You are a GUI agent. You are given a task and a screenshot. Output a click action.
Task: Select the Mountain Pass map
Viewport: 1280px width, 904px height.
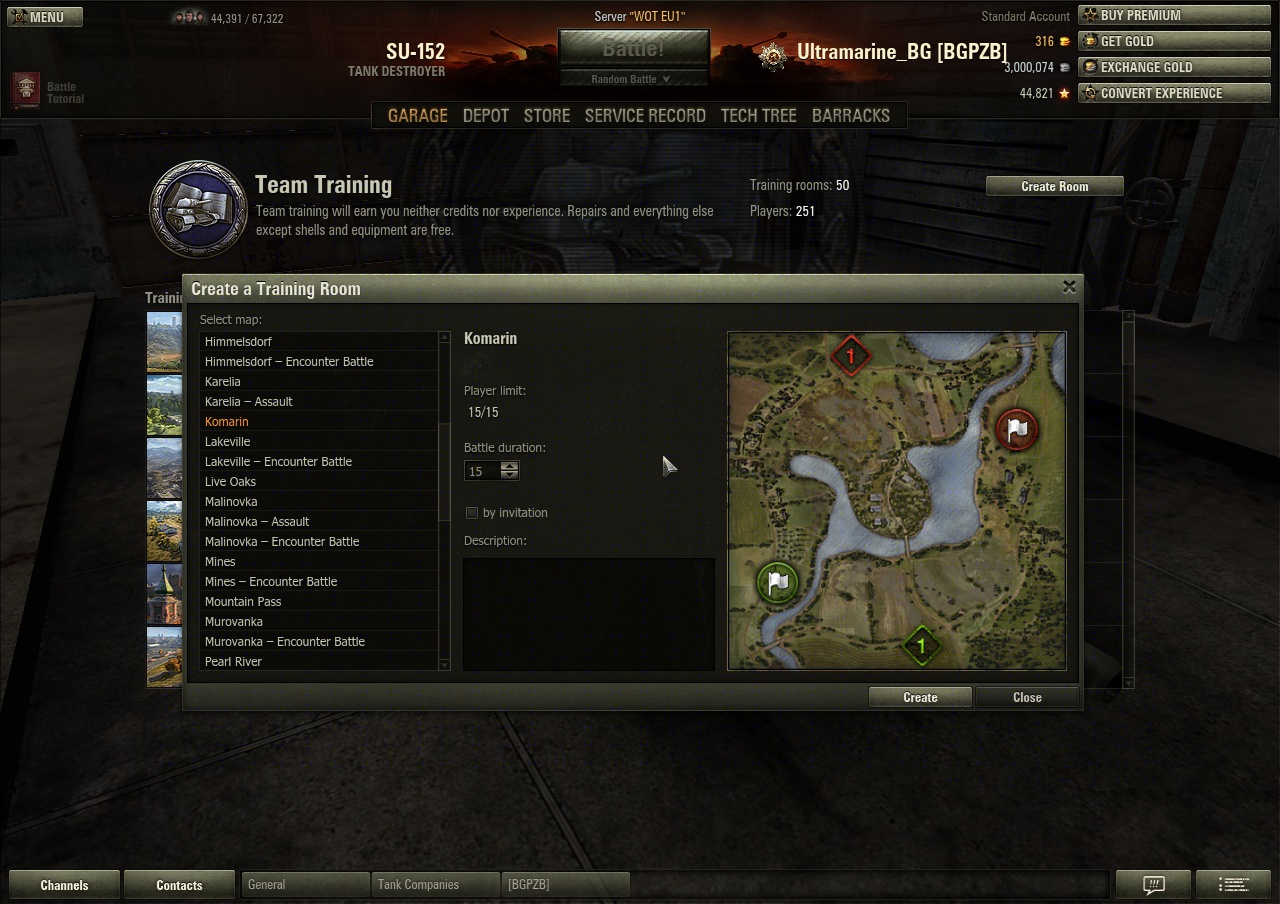(x=243, y=601)
